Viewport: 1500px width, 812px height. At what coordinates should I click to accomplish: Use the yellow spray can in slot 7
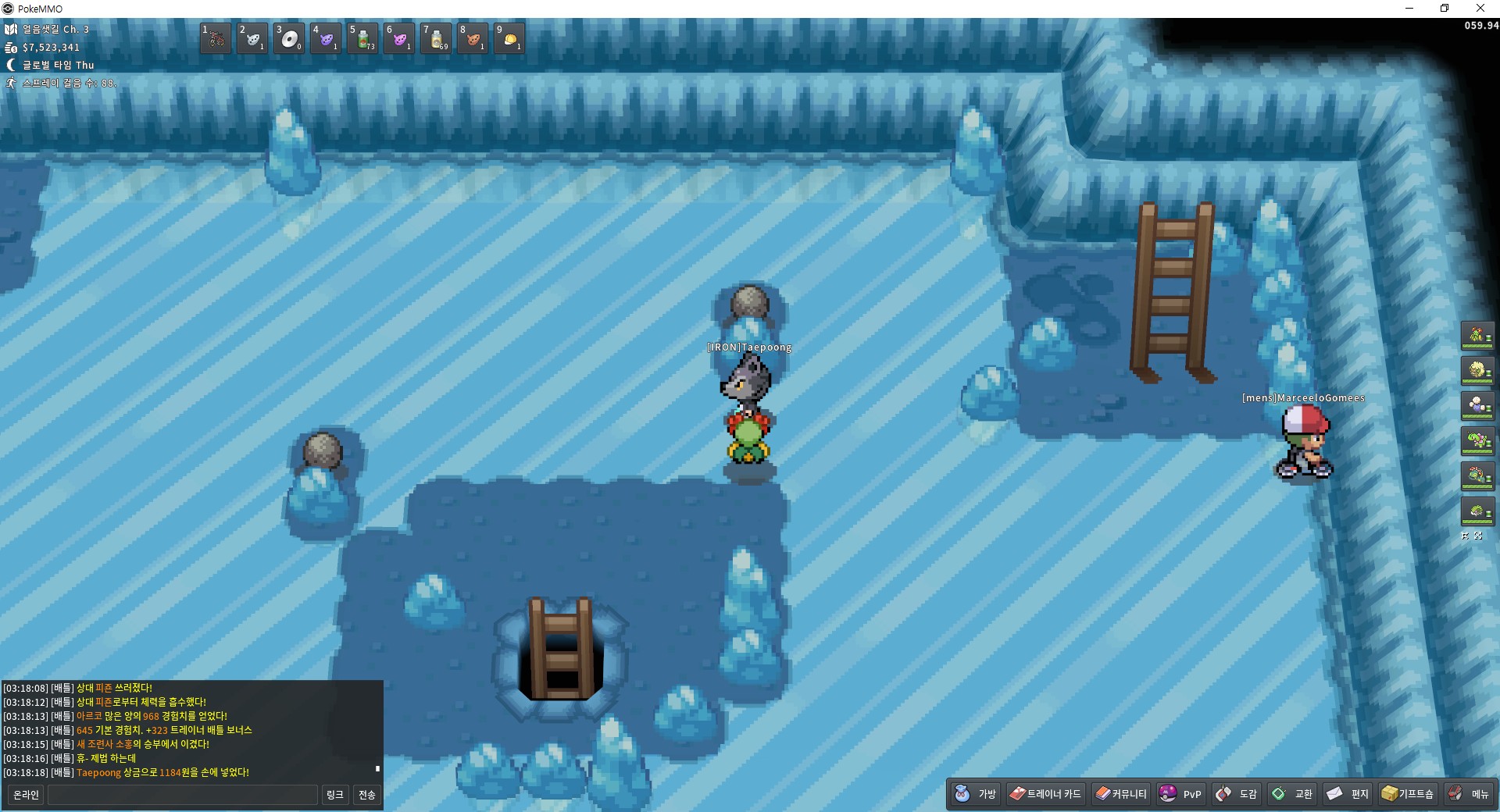click(x=436, y=38)
